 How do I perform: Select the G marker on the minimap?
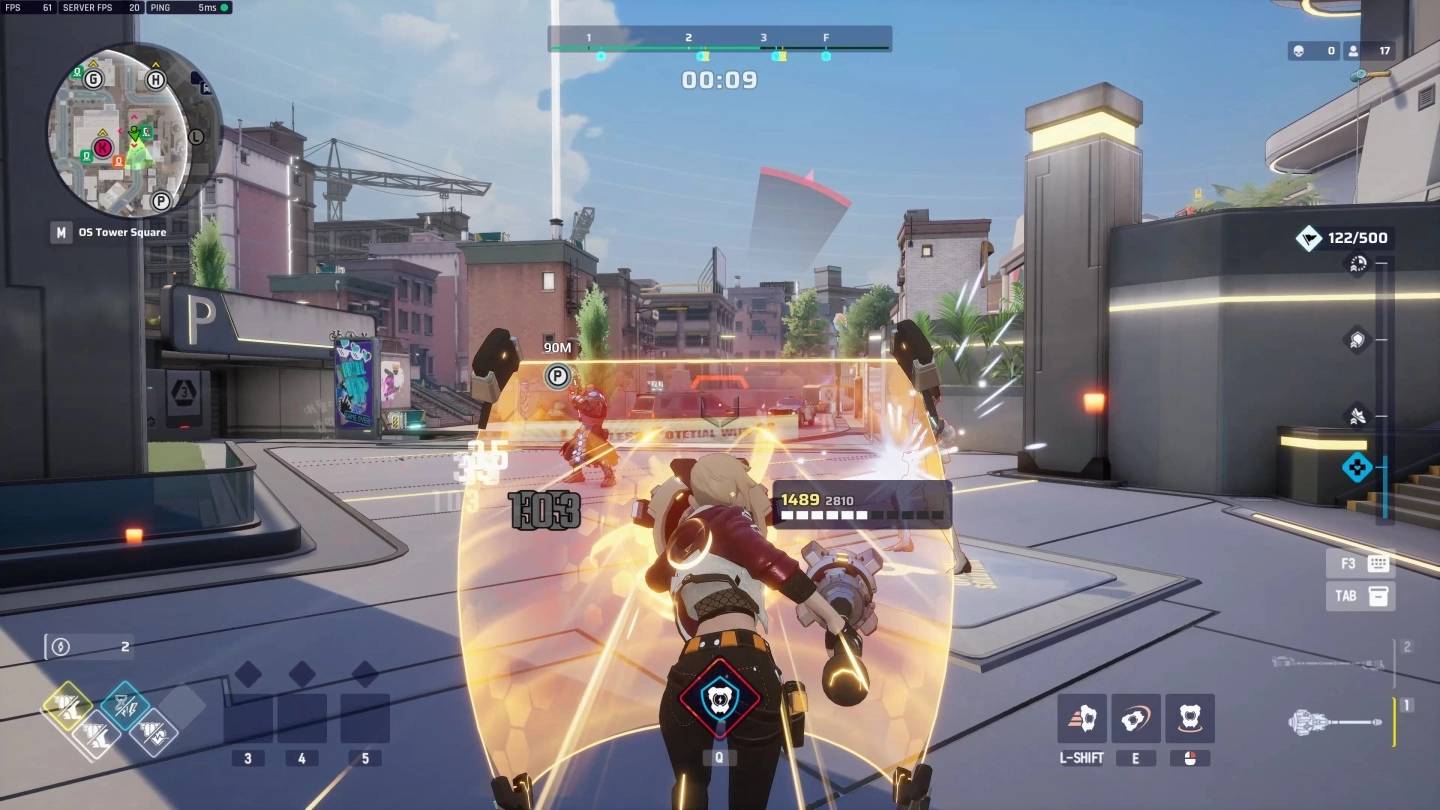94,79
